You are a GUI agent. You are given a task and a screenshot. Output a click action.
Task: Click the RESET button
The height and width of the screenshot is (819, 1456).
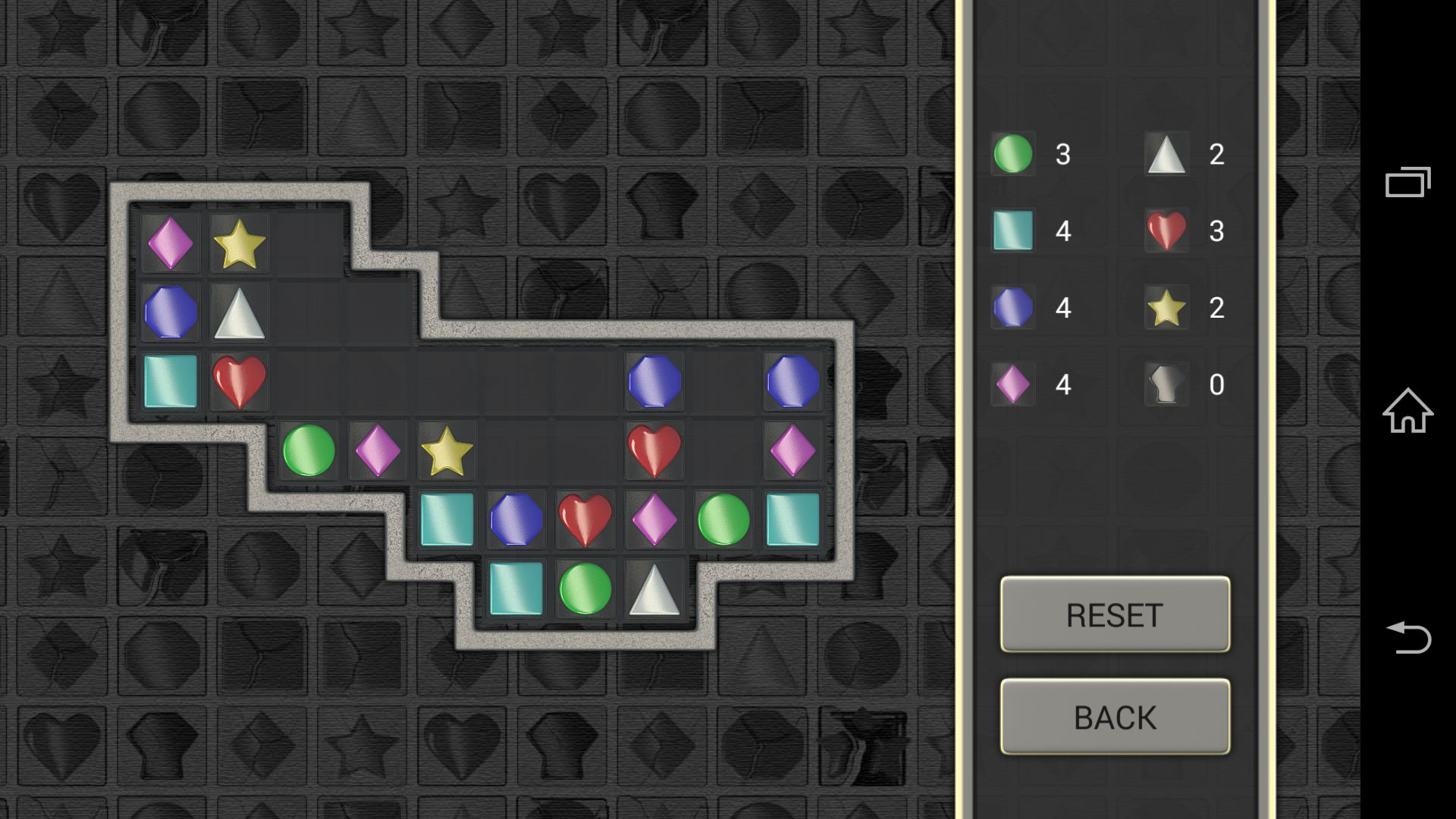coord(1115,614)
